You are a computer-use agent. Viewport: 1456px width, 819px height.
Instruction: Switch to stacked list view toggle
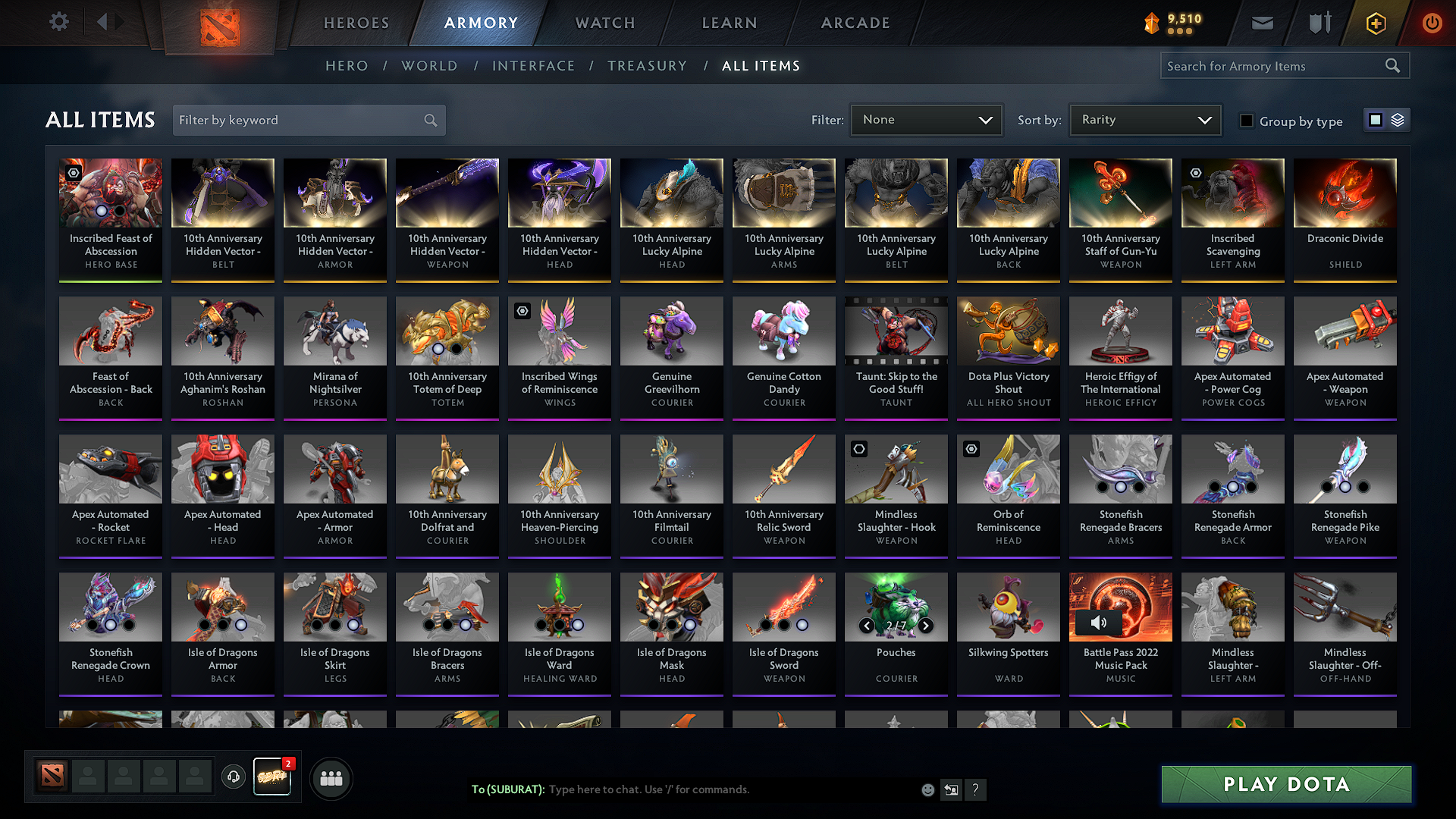(x=1398, y=119)
